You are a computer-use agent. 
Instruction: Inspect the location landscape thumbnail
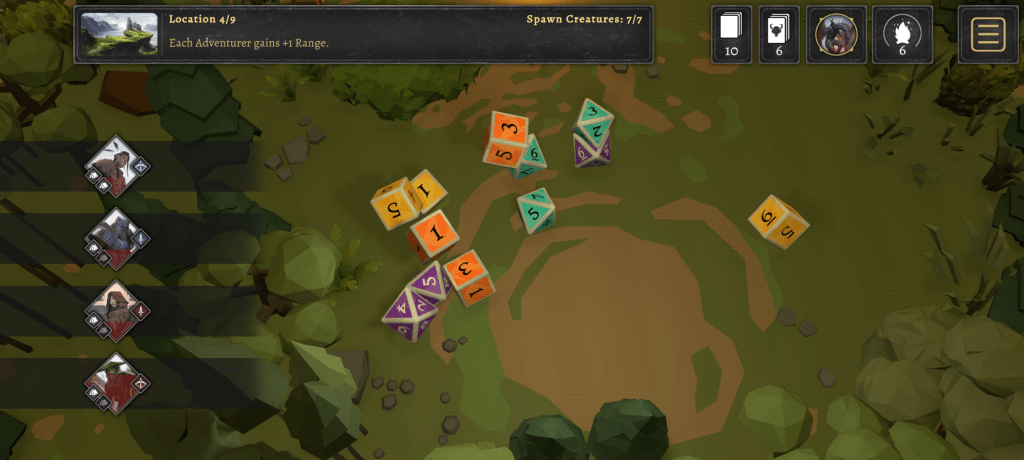(x=119, y=36)
